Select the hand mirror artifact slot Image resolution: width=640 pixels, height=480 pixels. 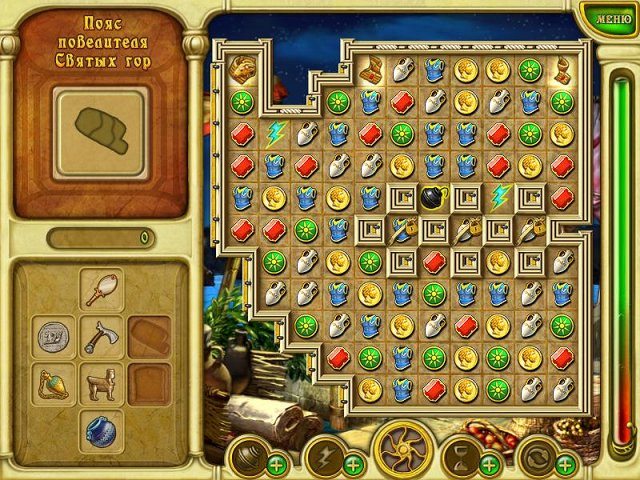click(x=101, y=291)
